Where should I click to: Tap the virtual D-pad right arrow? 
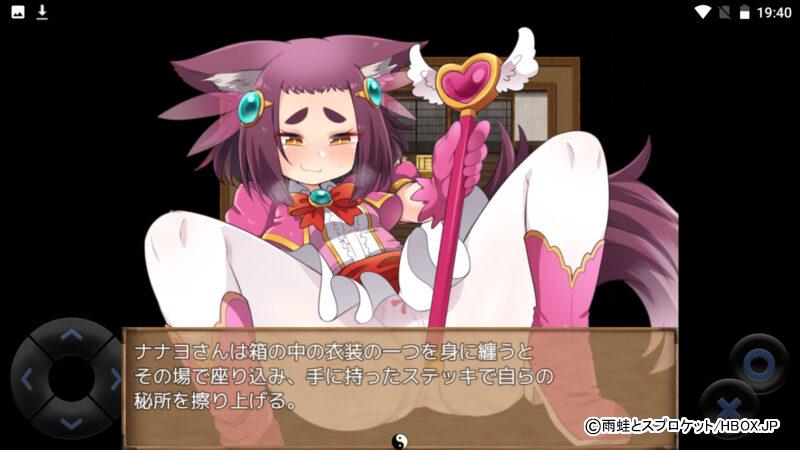pos(115,379)
